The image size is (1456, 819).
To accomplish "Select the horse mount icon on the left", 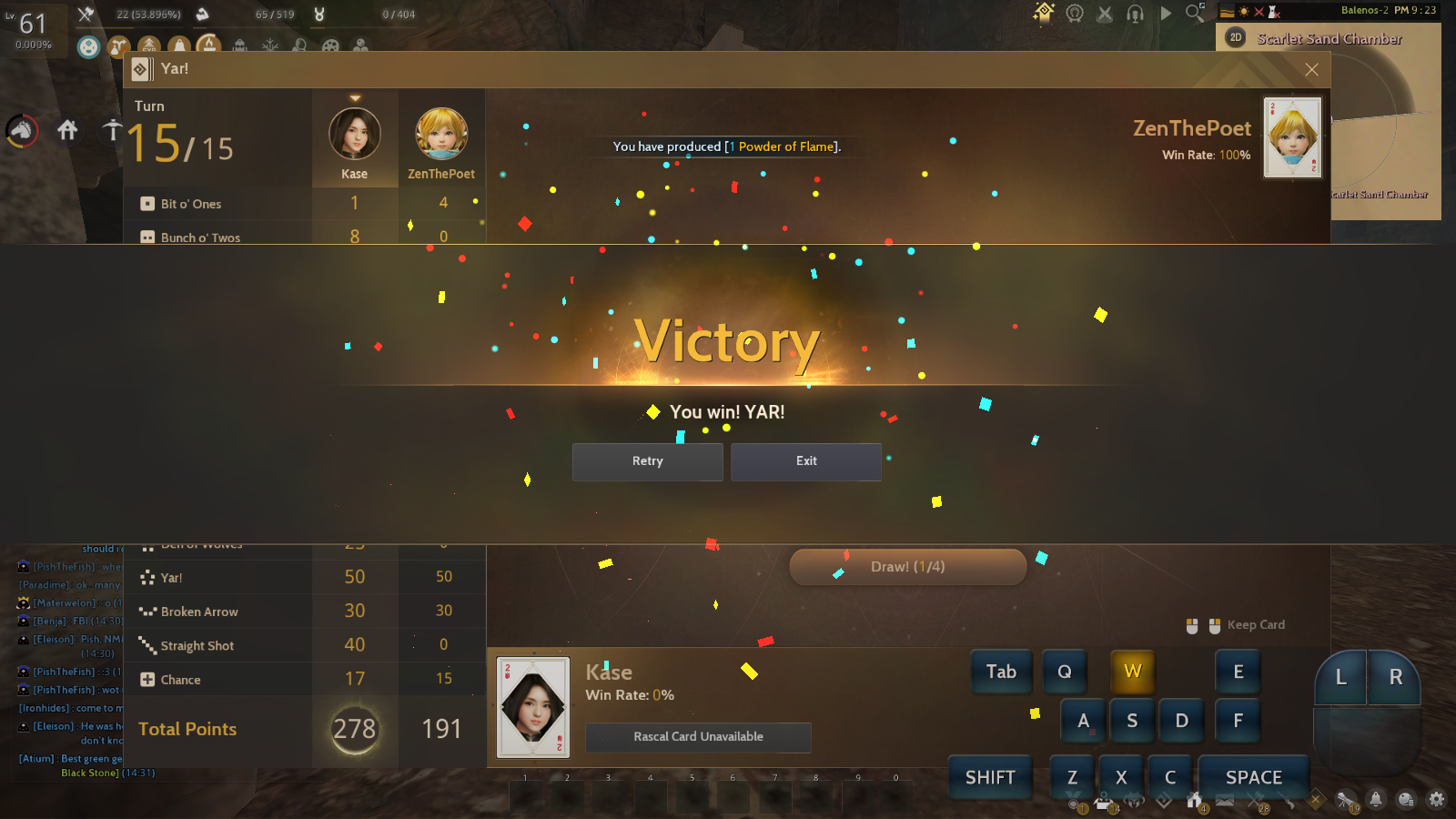I will pyautogui.click(x=22, y=130).
